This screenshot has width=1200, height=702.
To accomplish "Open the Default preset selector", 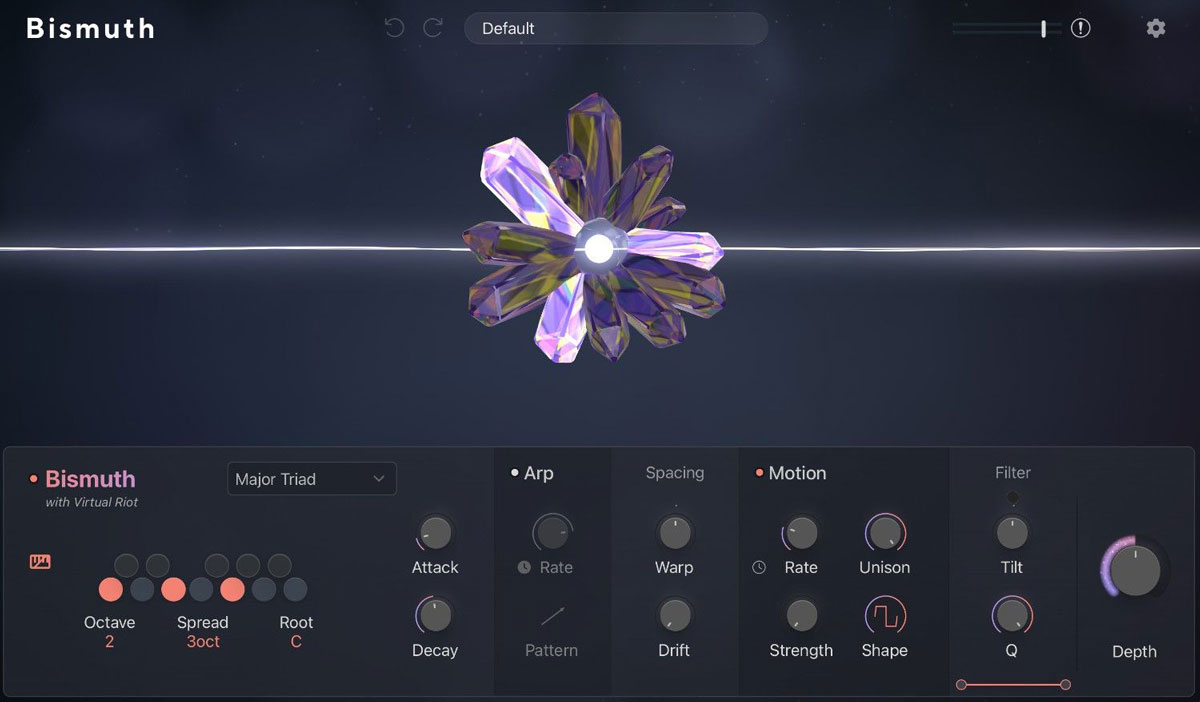I will pos(615,28).
